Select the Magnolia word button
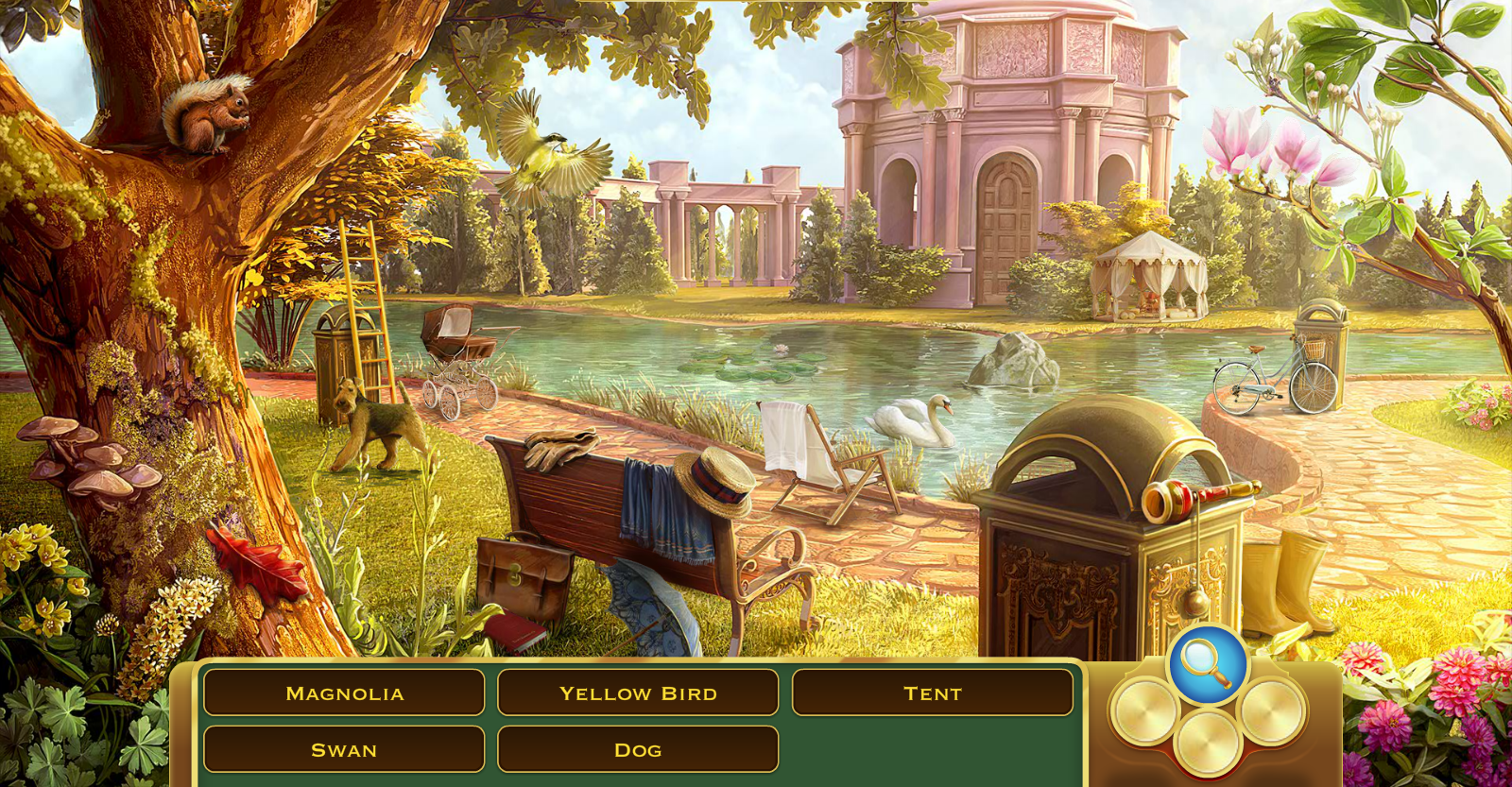 (x=343, y=693)
